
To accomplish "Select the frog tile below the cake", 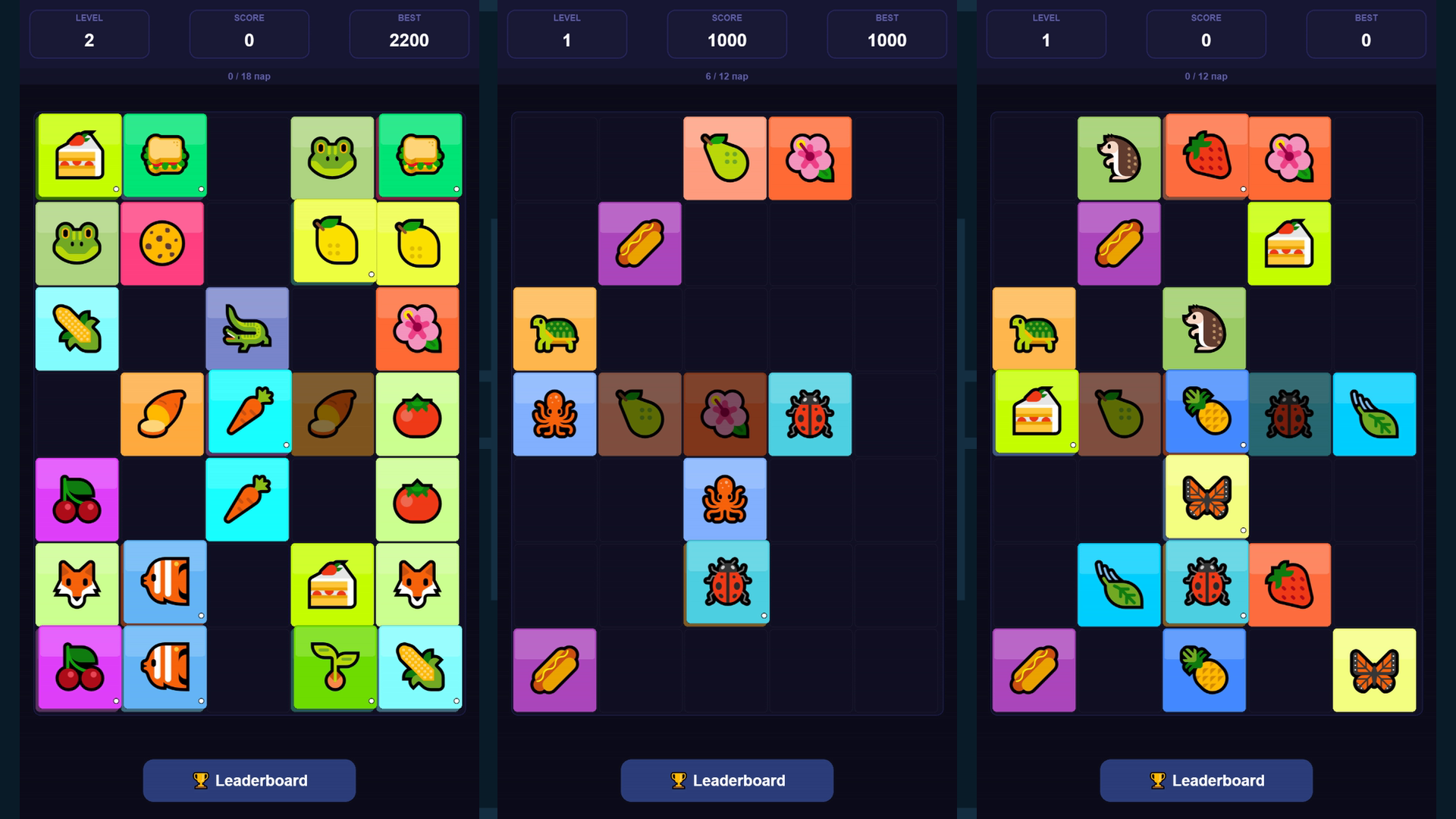I will (x=77, y=243).
